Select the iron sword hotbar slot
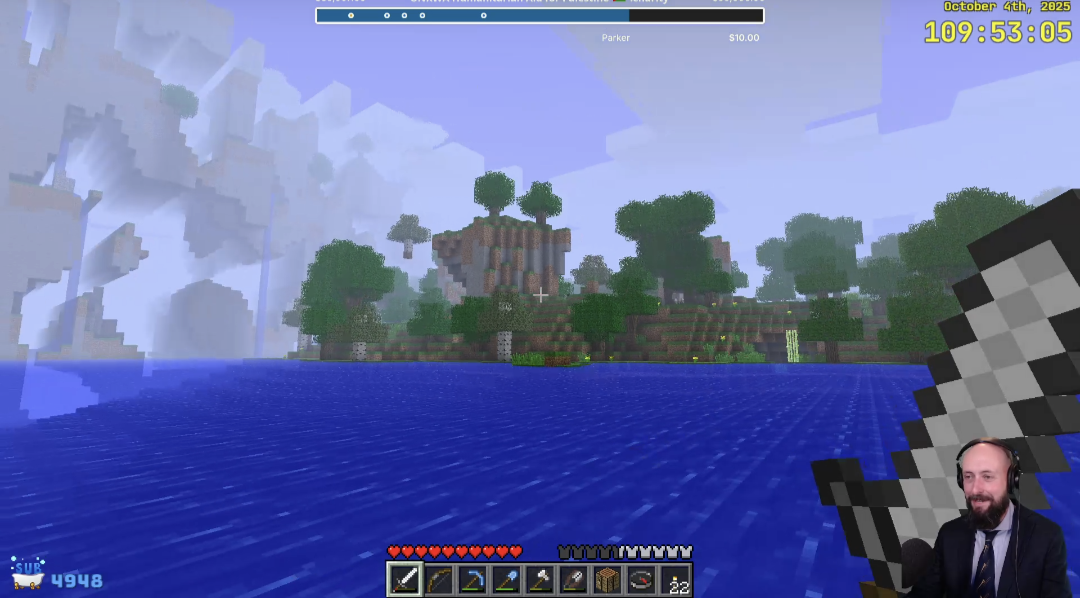1080x598 pixels. (x=405, y=580)
